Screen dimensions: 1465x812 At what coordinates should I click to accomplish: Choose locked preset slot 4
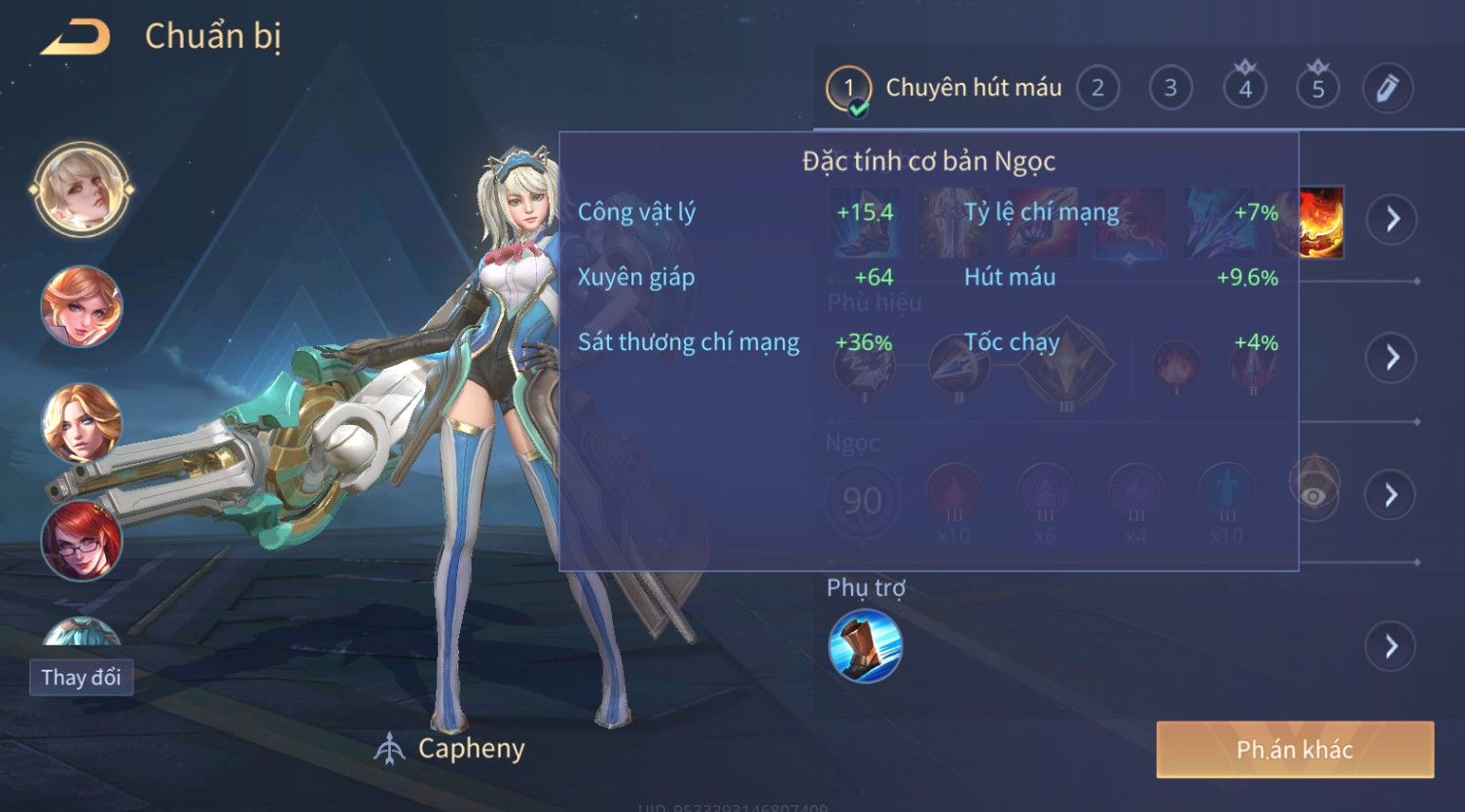(1245, 88)
